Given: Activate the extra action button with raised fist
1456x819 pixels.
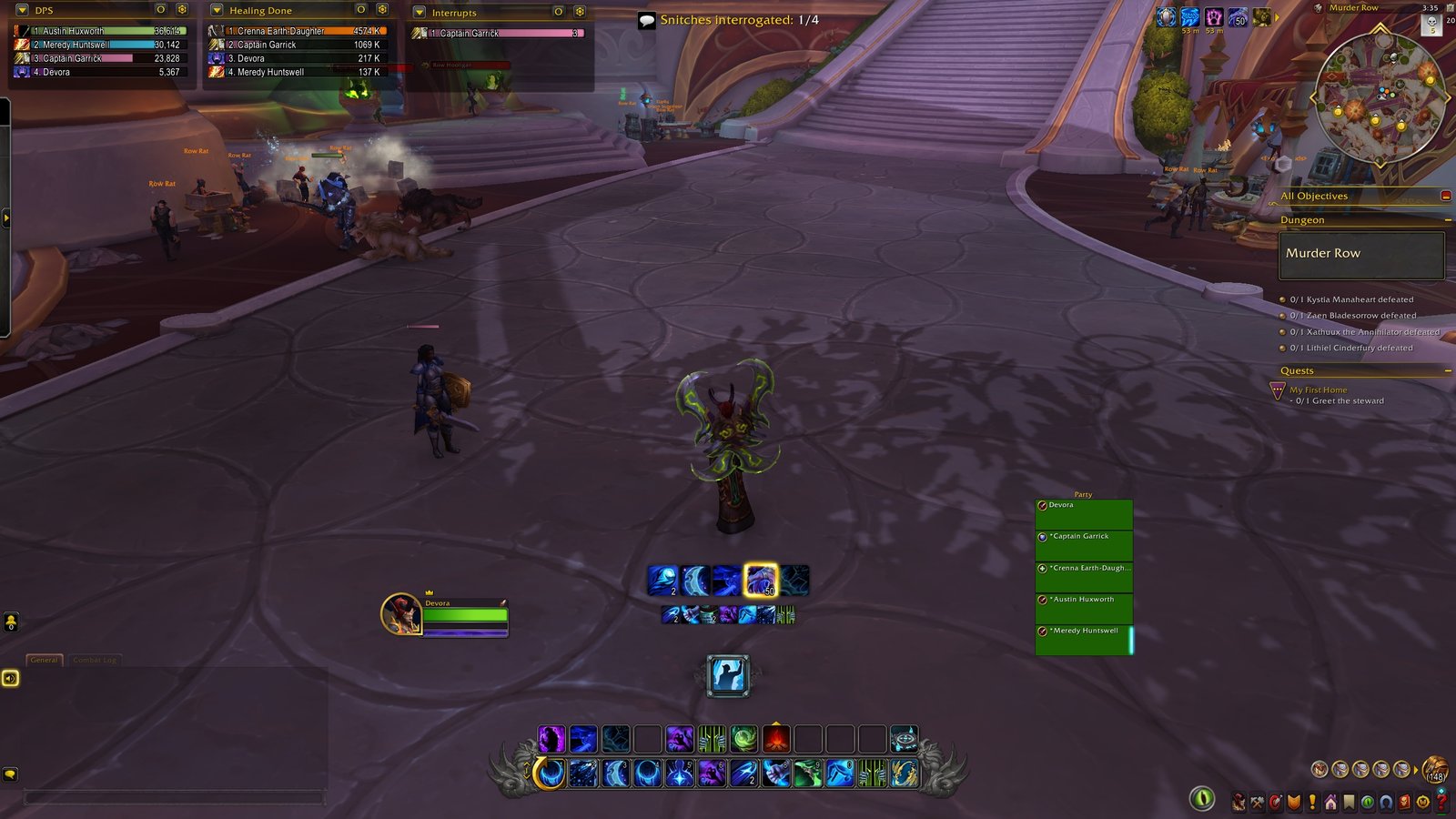Looking at the screenshot, I should coord(729,675).
